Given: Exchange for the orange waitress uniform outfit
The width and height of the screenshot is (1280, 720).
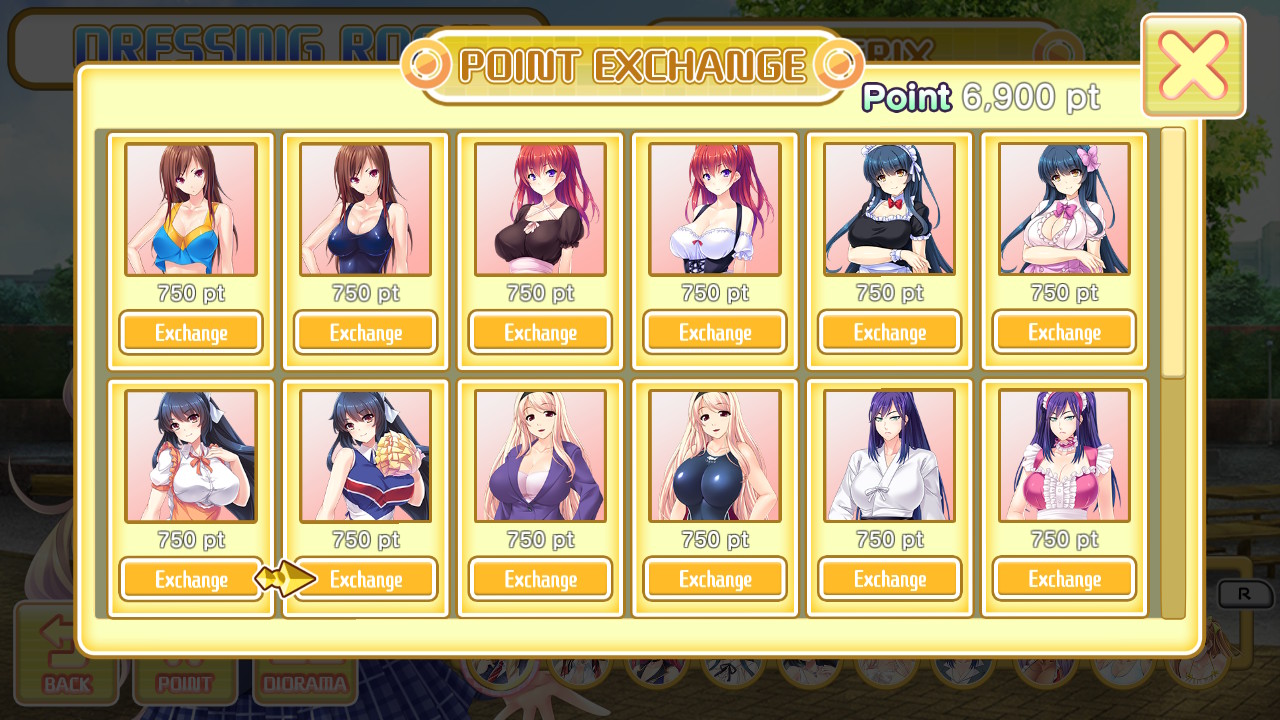Looking at the screenshot, I should pyautogui.click(x=190, y=579).
